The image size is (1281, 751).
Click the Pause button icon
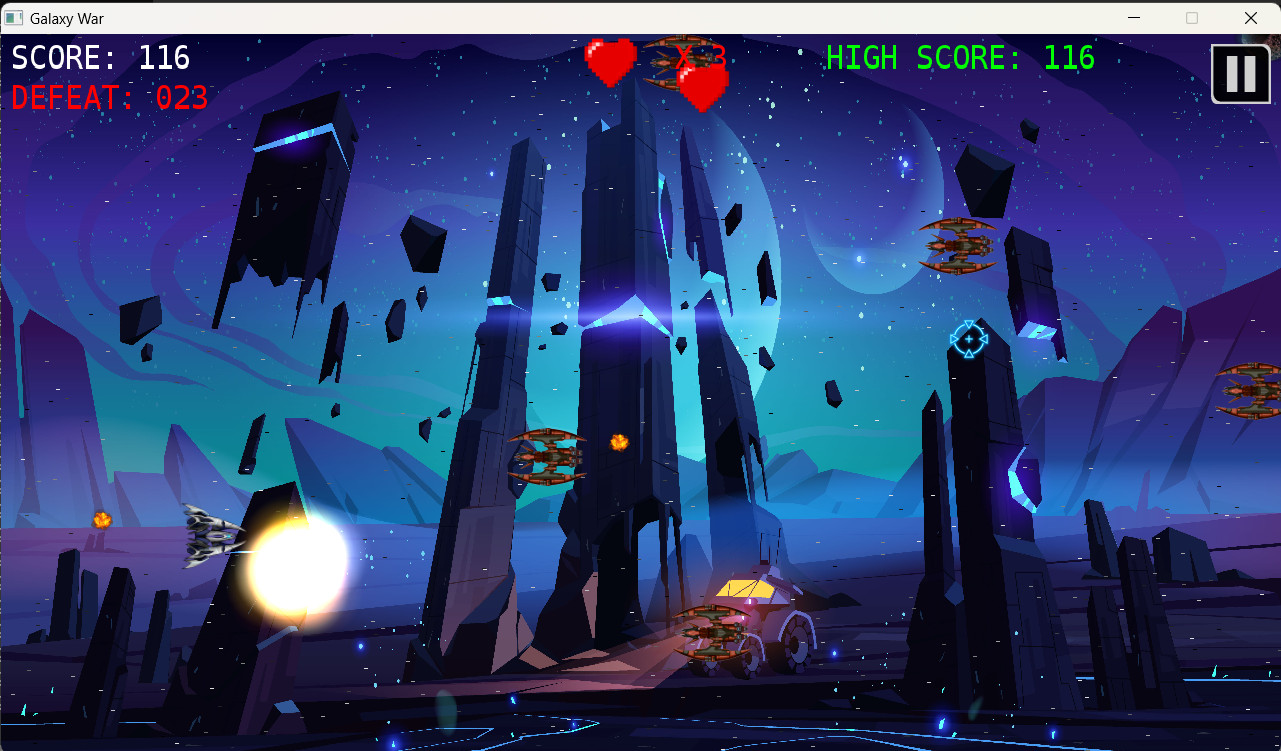pos(1240,73)
